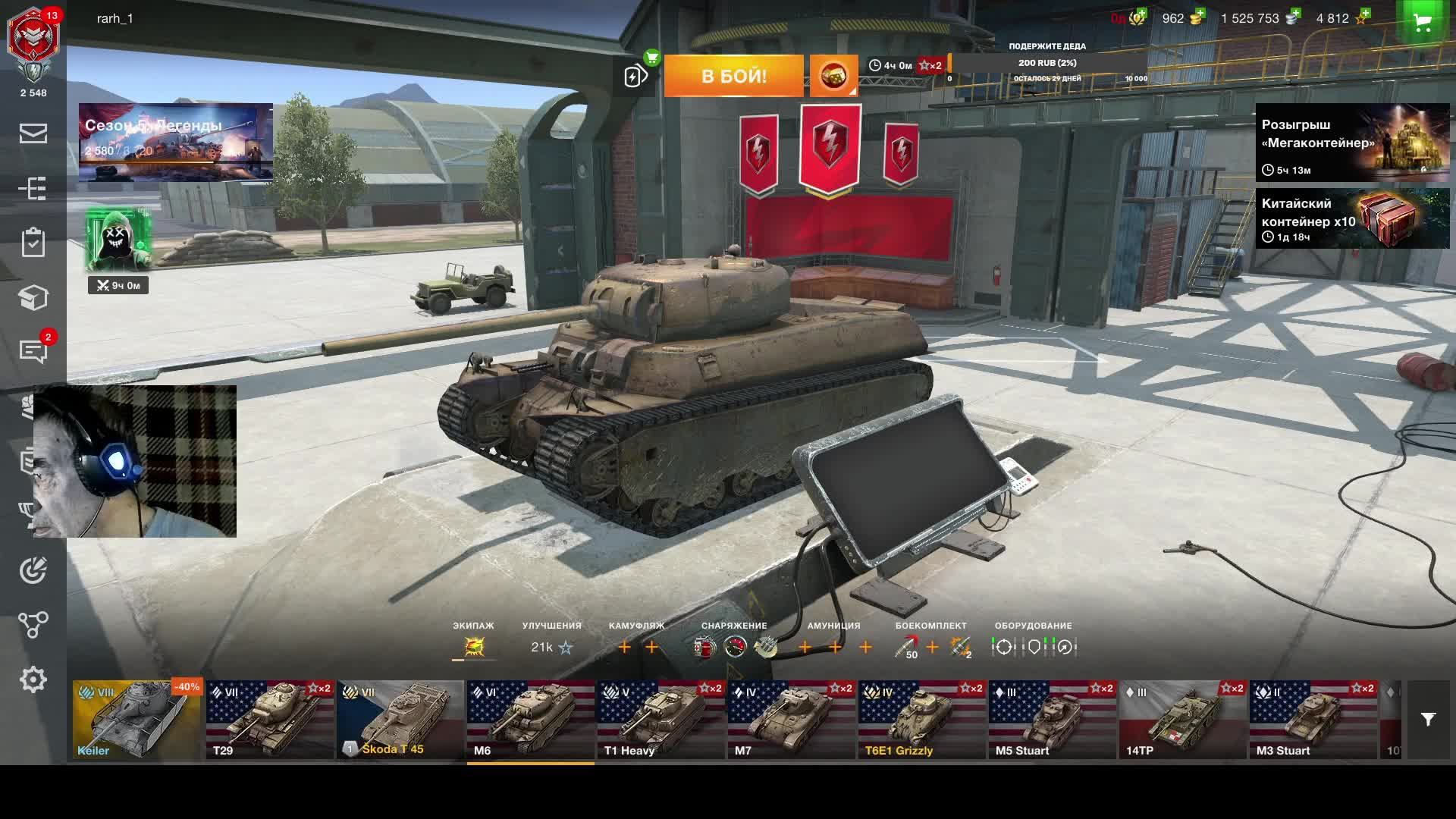Select the Keiler tank tile
1456x819 pixels.
point(137,720)
